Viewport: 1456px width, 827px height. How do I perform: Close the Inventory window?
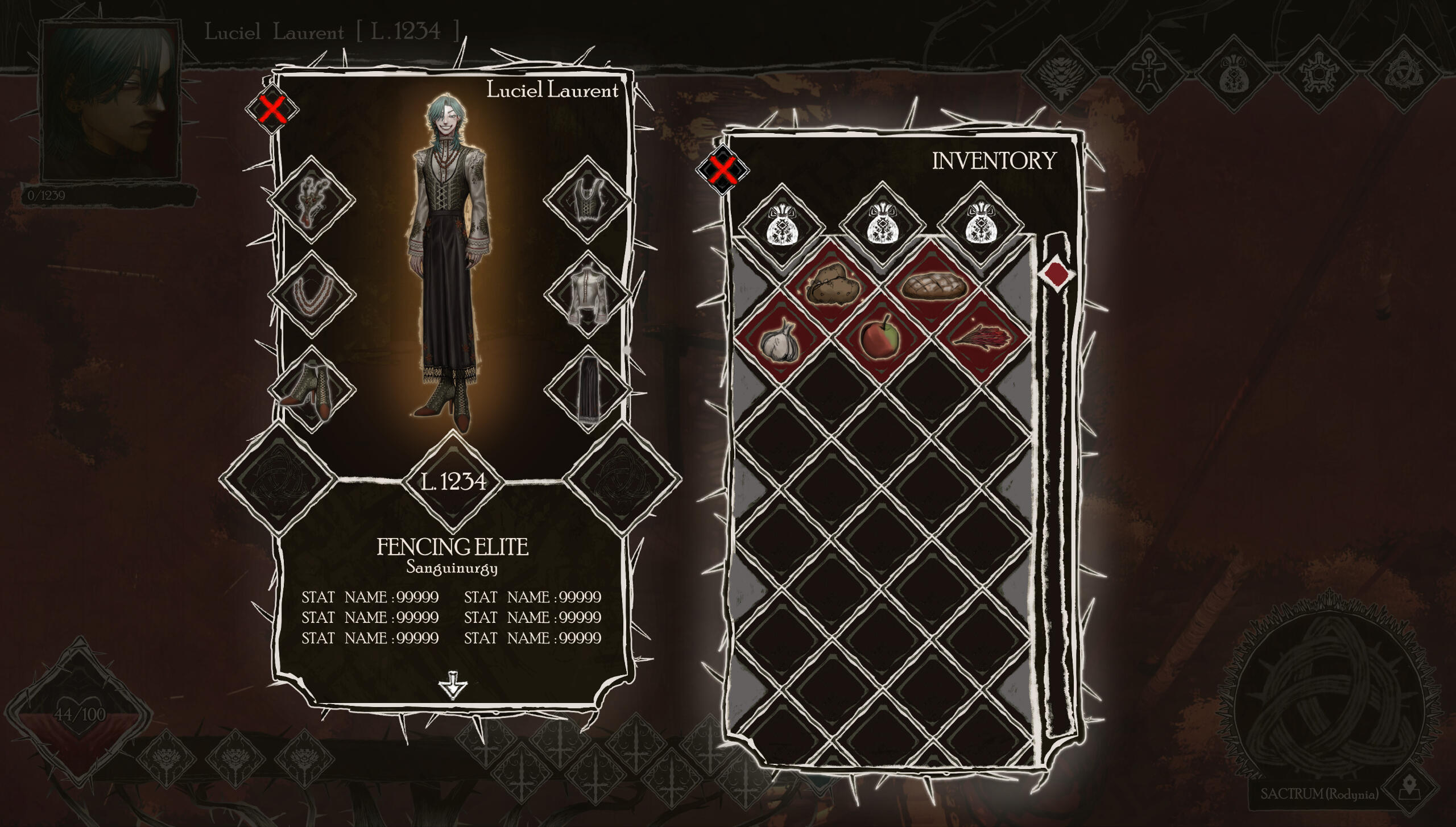[722, 169]
